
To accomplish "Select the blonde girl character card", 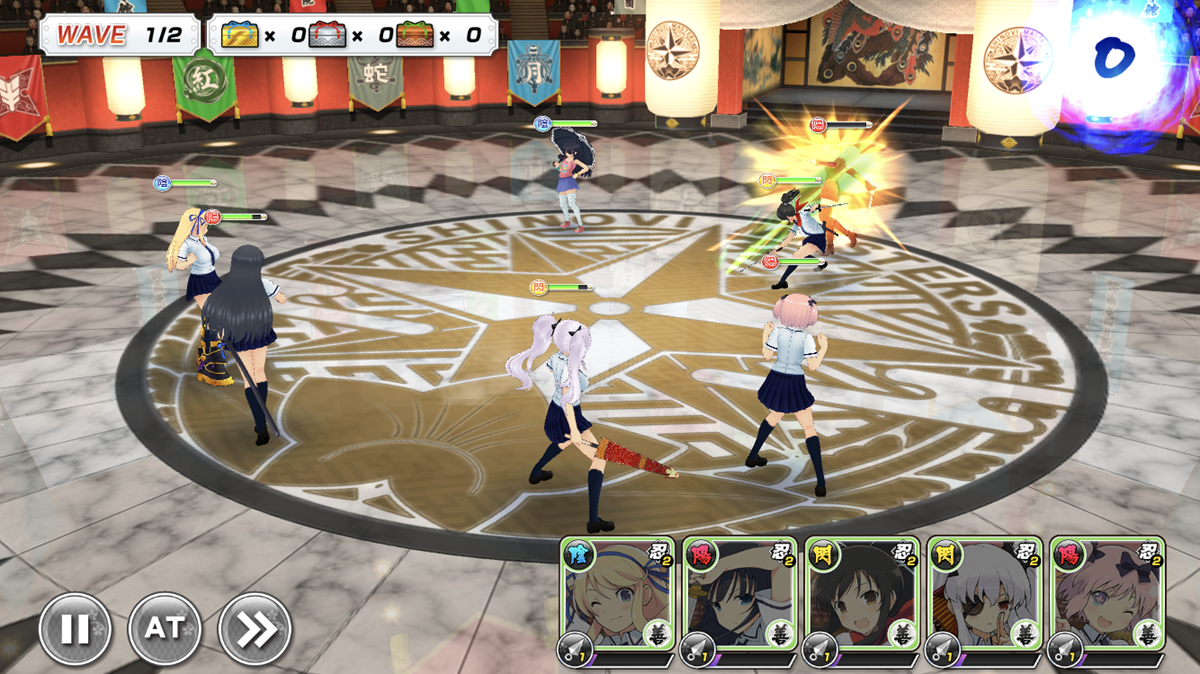I will click(617, 600).
